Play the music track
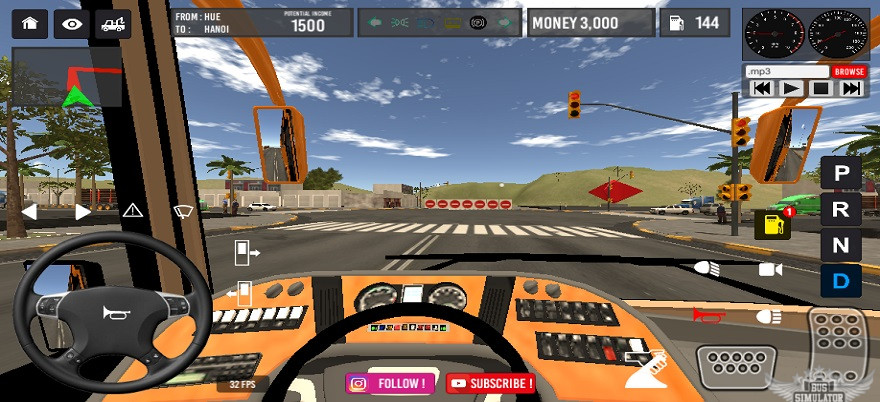The width and height of the screenshot is (880, 402). pyautogui.click(x=790, y=88)
